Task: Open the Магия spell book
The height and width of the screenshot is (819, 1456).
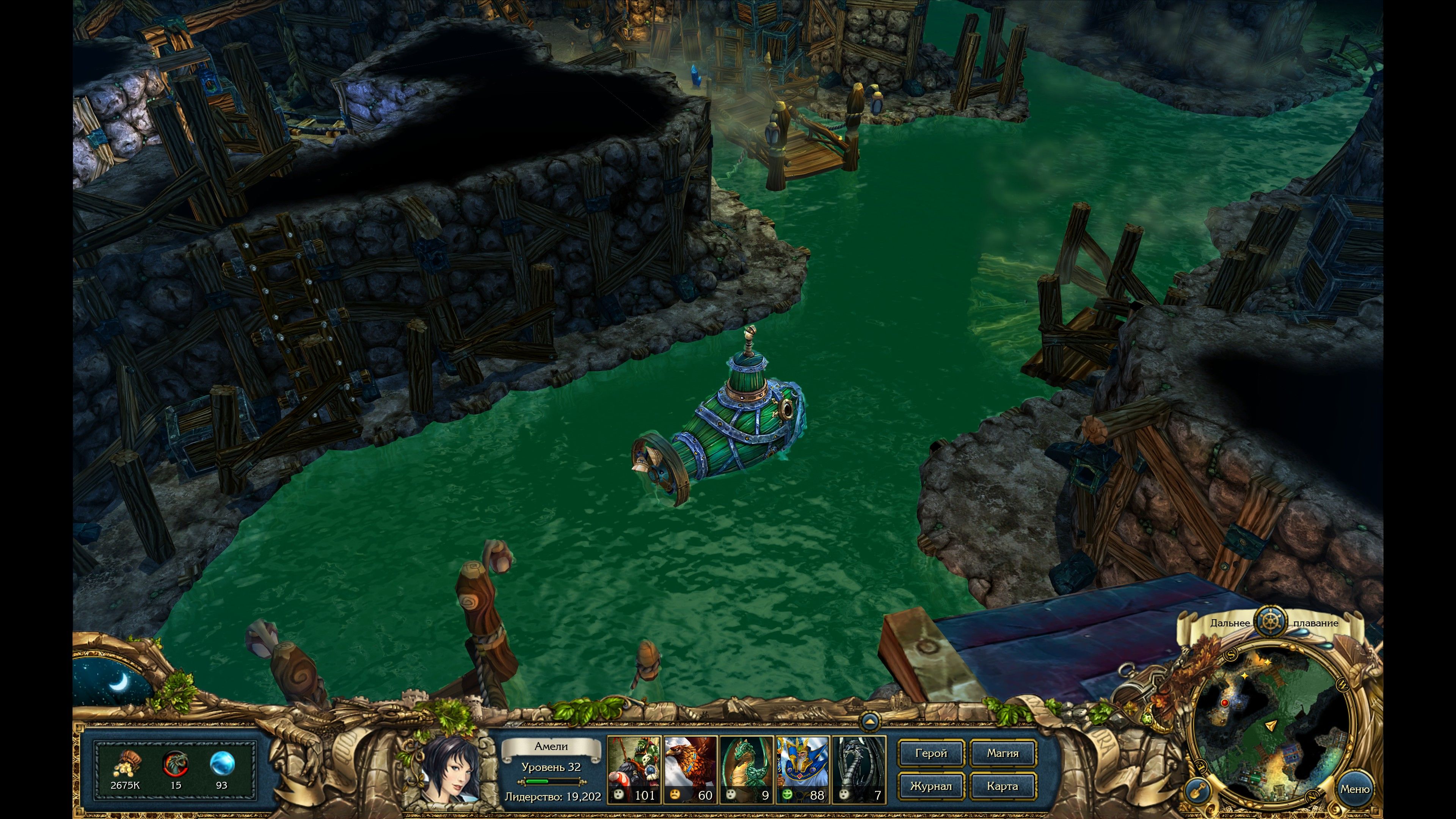Action: point(1003,753)
